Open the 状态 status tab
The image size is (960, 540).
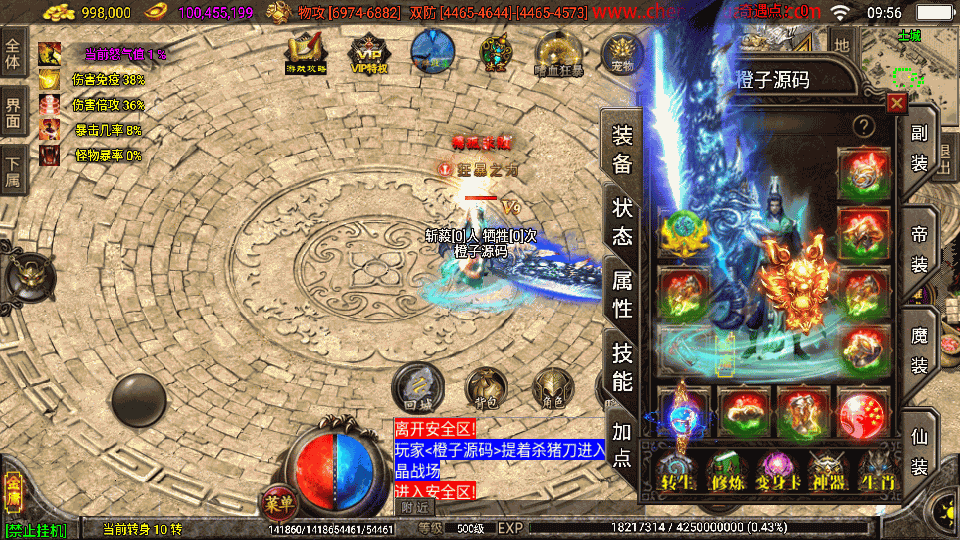click(x=622, y=222)
